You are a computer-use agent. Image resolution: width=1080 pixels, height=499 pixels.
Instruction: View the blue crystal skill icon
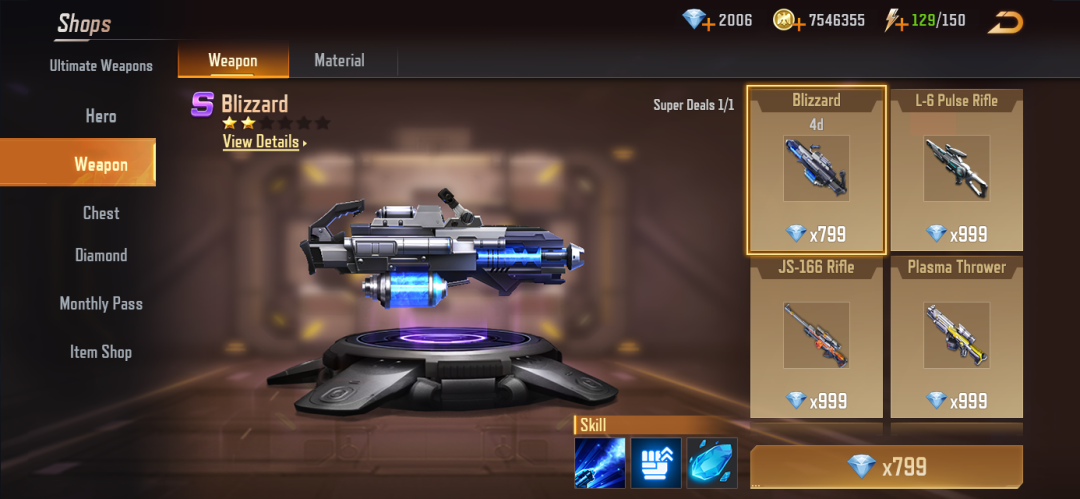coord(712,463)
